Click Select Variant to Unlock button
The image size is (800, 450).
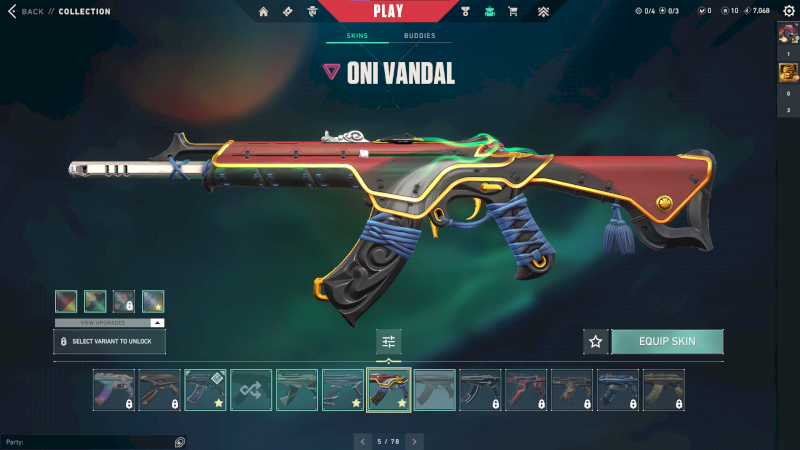[109, 342]
